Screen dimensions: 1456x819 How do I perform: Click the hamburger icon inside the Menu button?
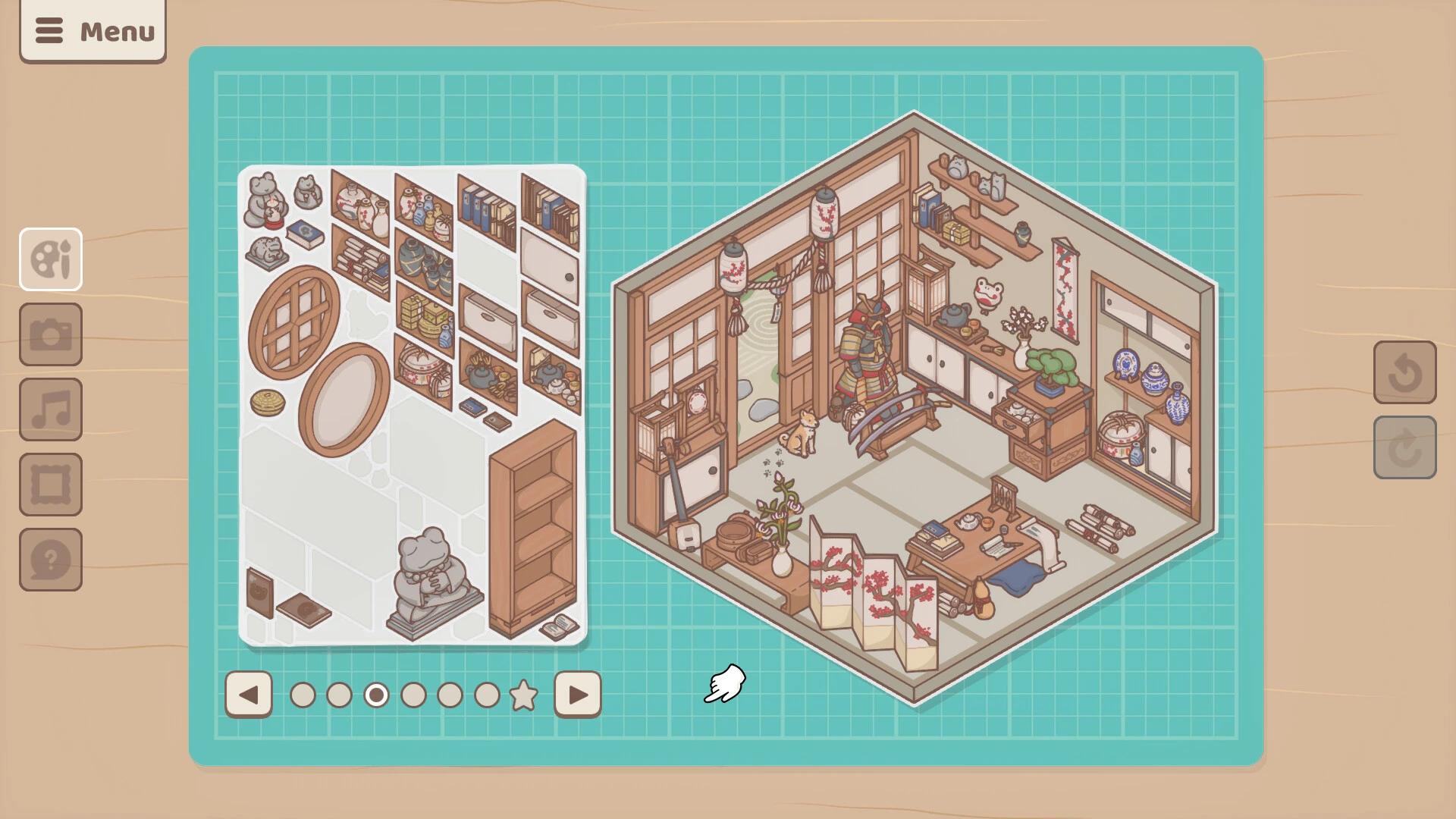(50, 31)
